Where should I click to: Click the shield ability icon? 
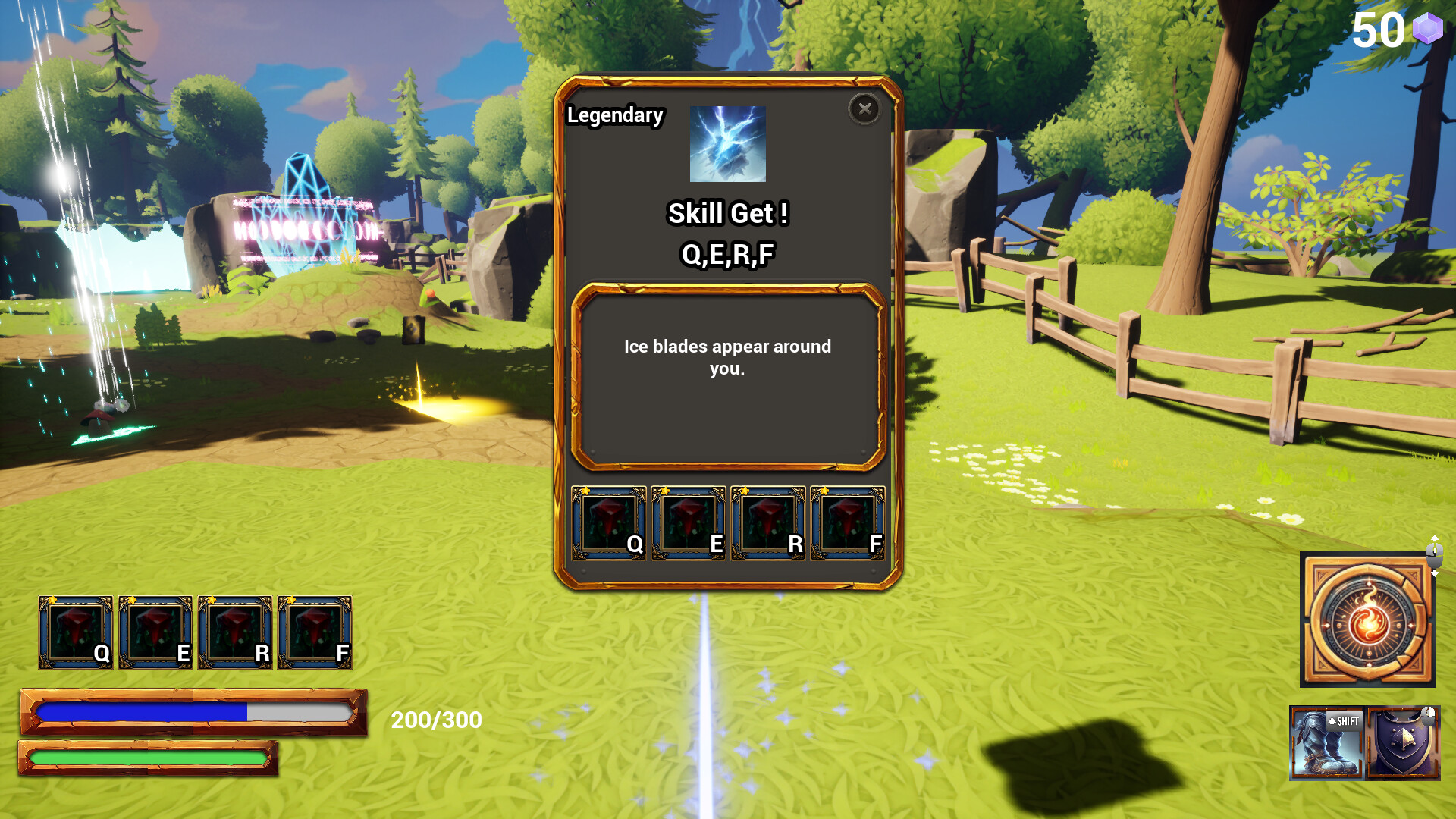[1404, 743]
